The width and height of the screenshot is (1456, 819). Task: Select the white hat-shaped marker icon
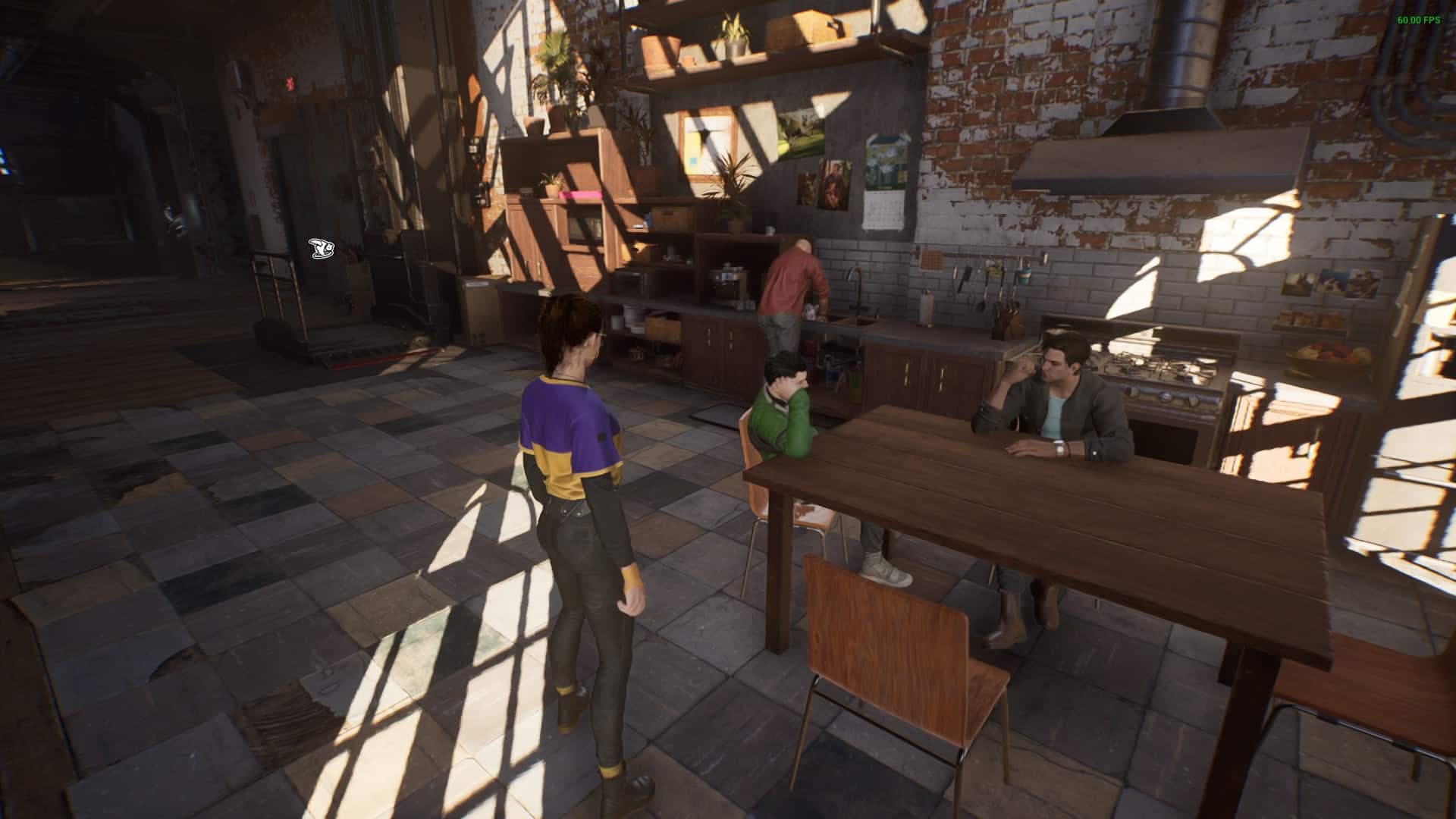pos(320,247)
